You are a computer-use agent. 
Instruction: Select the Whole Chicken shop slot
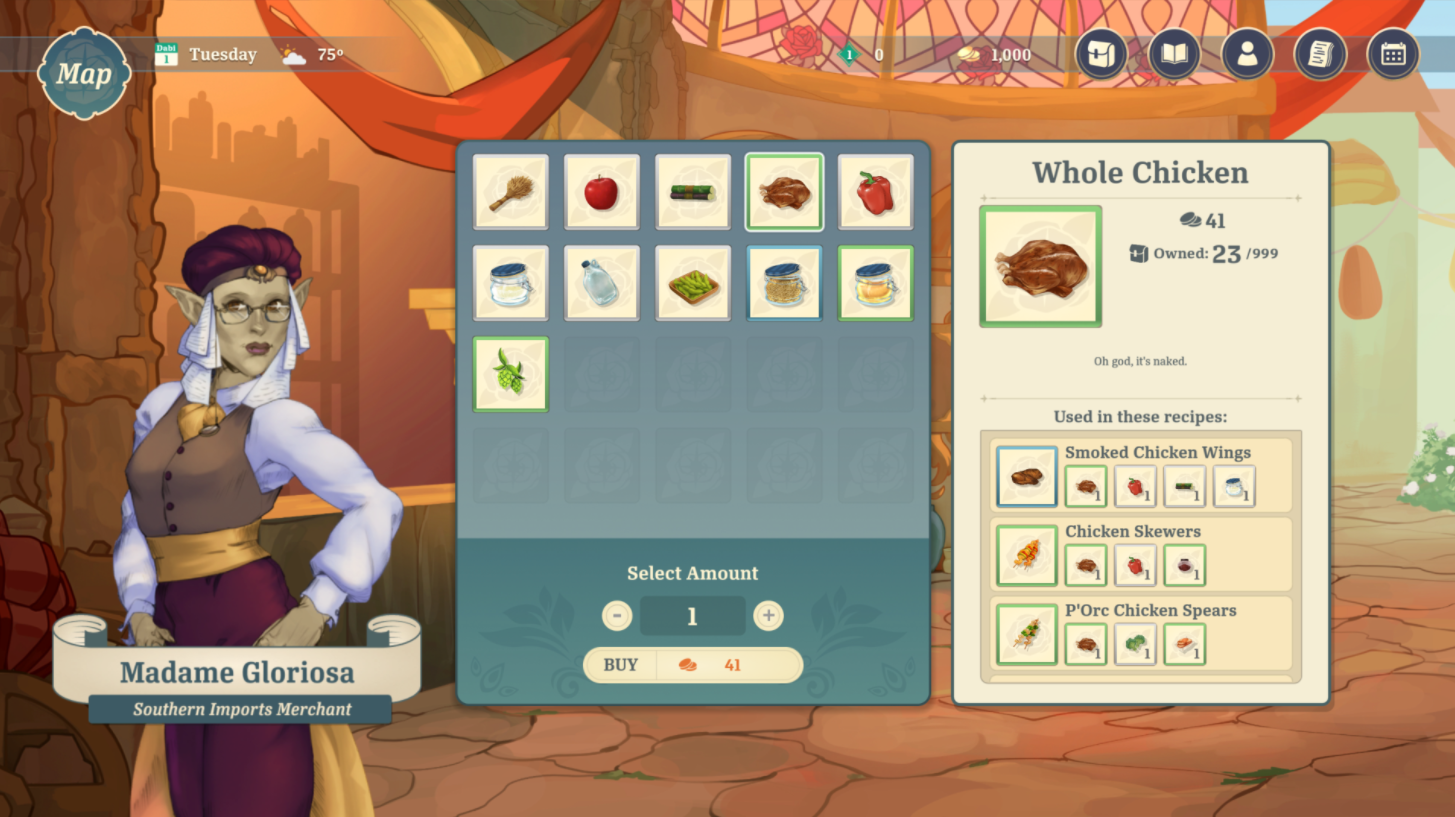(x=784, y=192)
